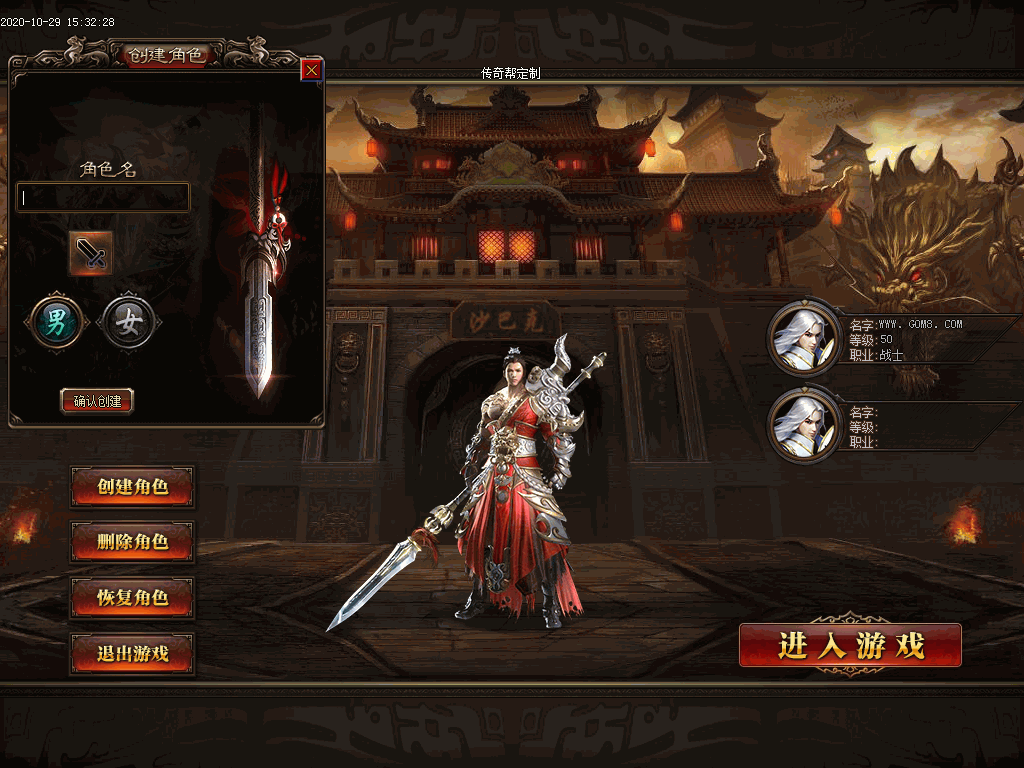Enter the game with 进入游戏

click(x=850, y=645)
